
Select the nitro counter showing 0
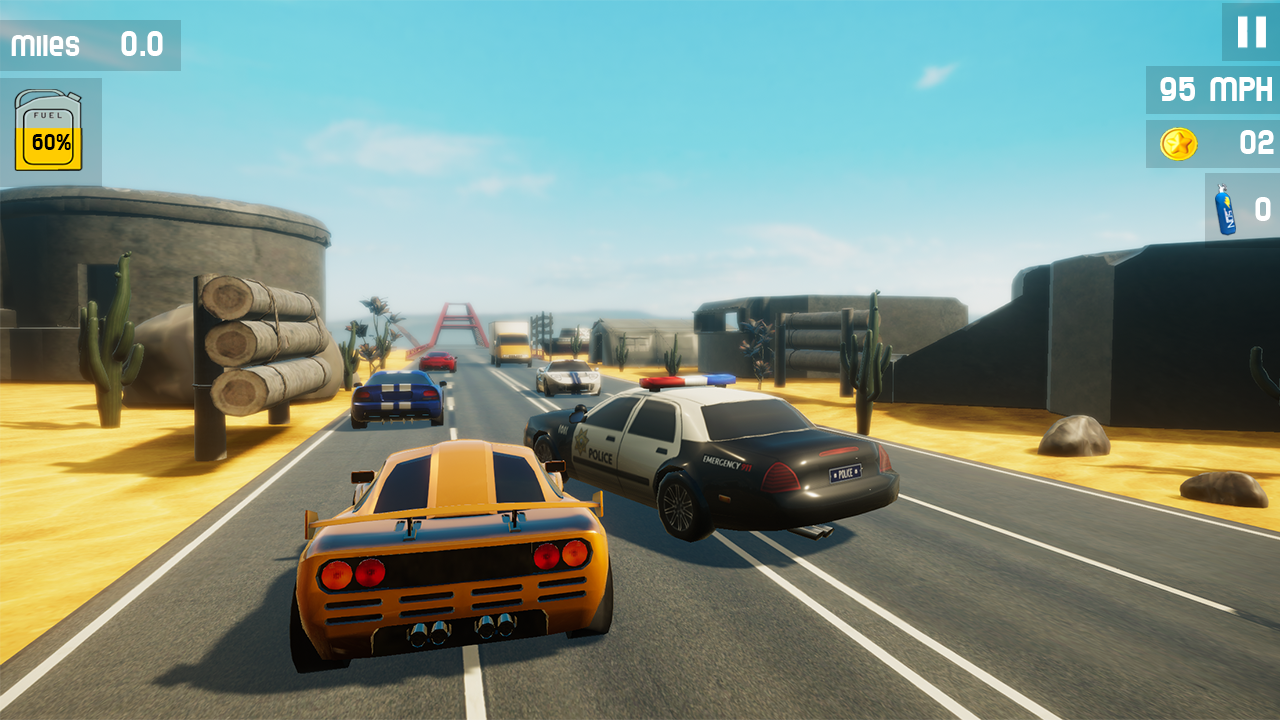1262,210
